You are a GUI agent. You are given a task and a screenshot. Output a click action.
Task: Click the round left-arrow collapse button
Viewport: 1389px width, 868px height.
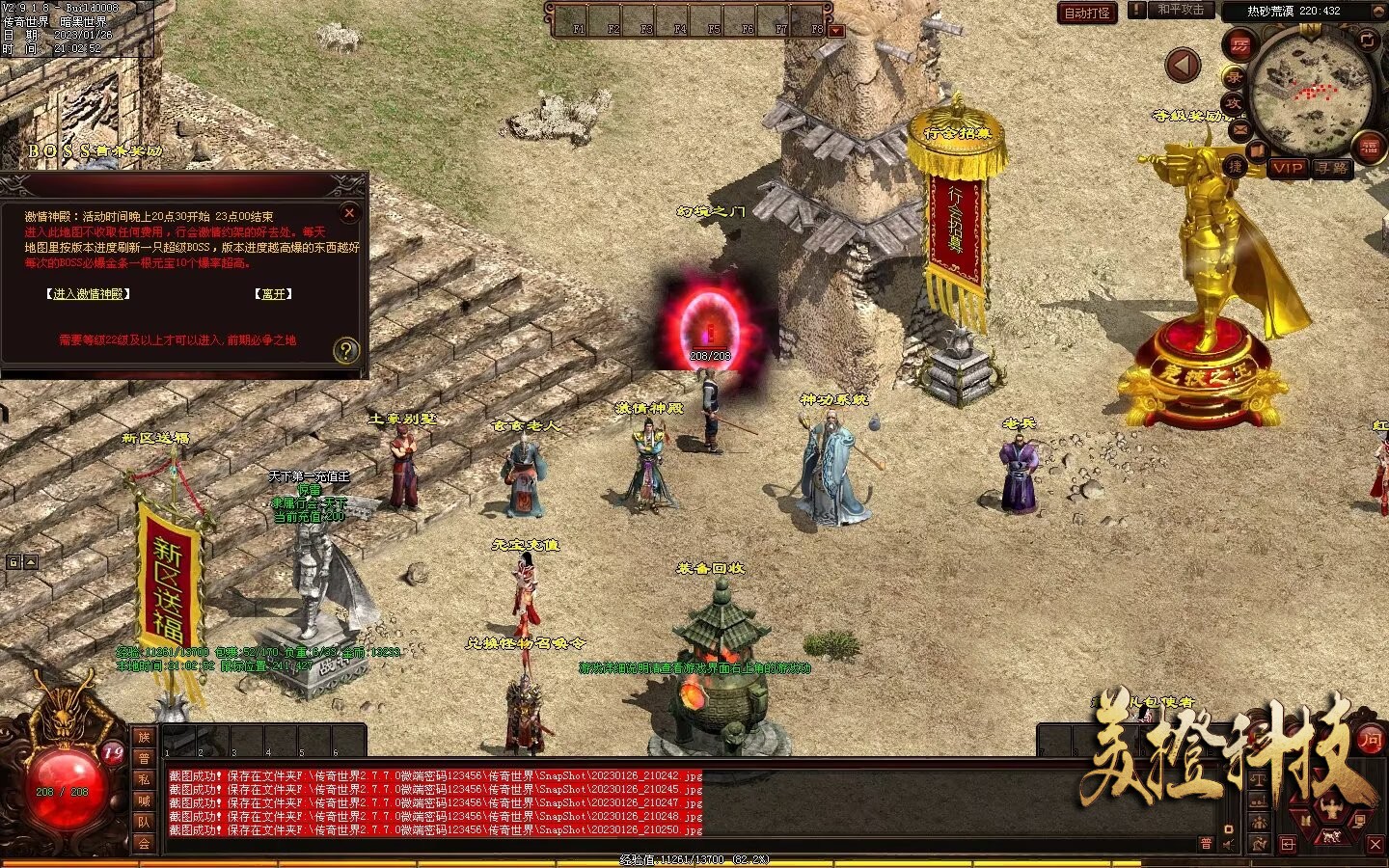[1183, 66]
